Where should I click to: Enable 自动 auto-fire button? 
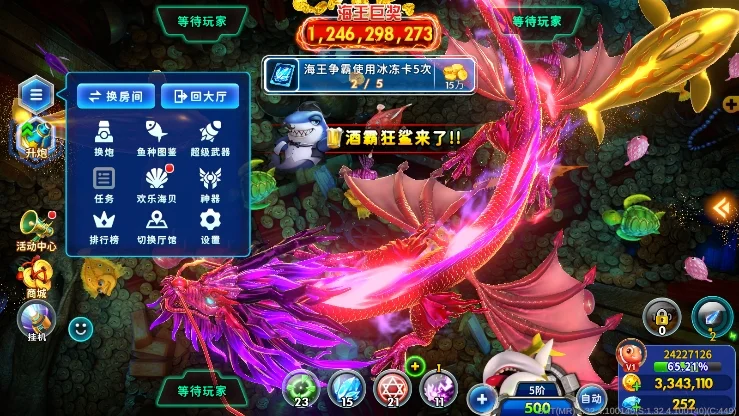click(x=592, y=397)
